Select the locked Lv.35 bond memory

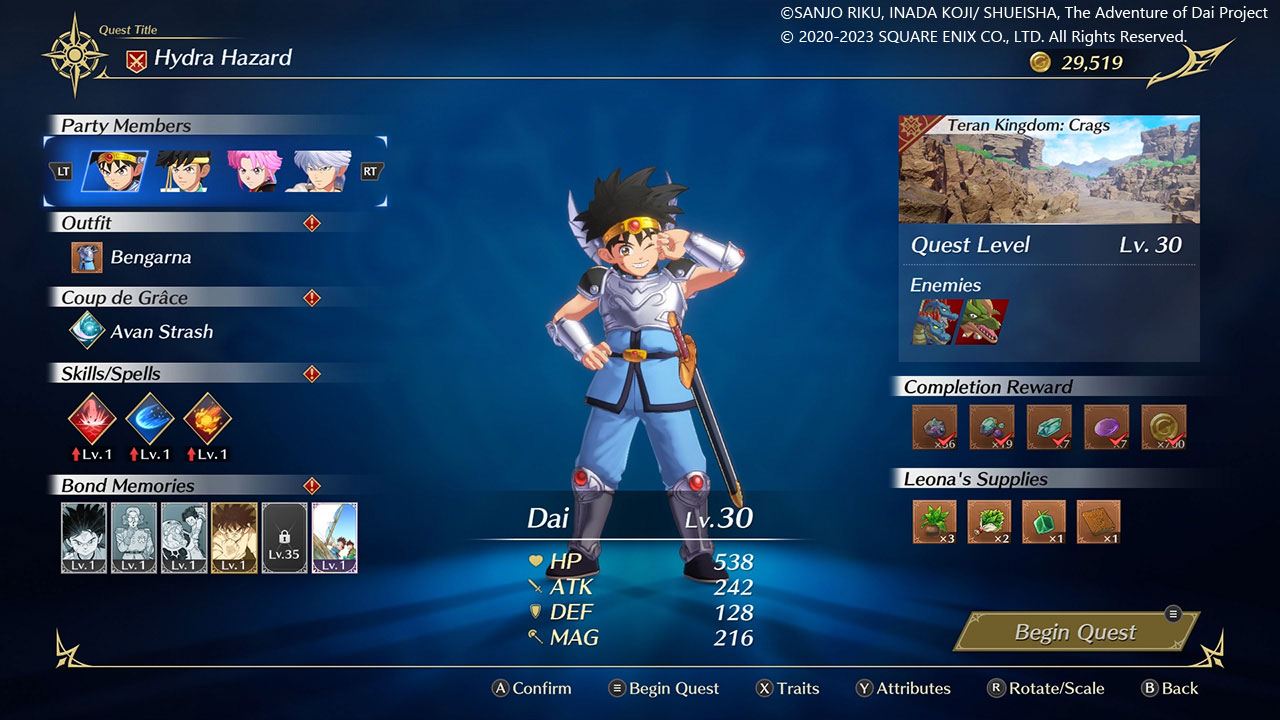pos(284,537)
